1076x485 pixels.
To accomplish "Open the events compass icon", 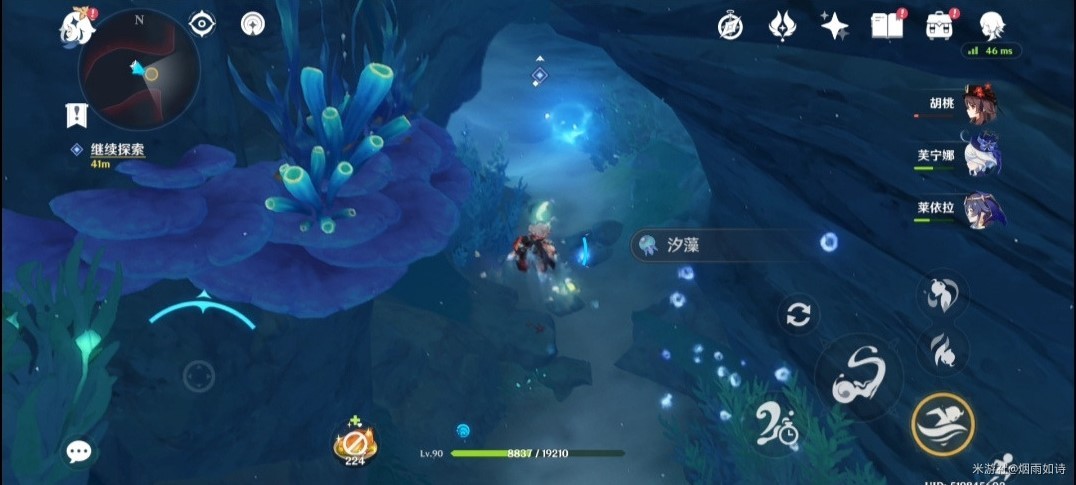I will tap(730, 26).
